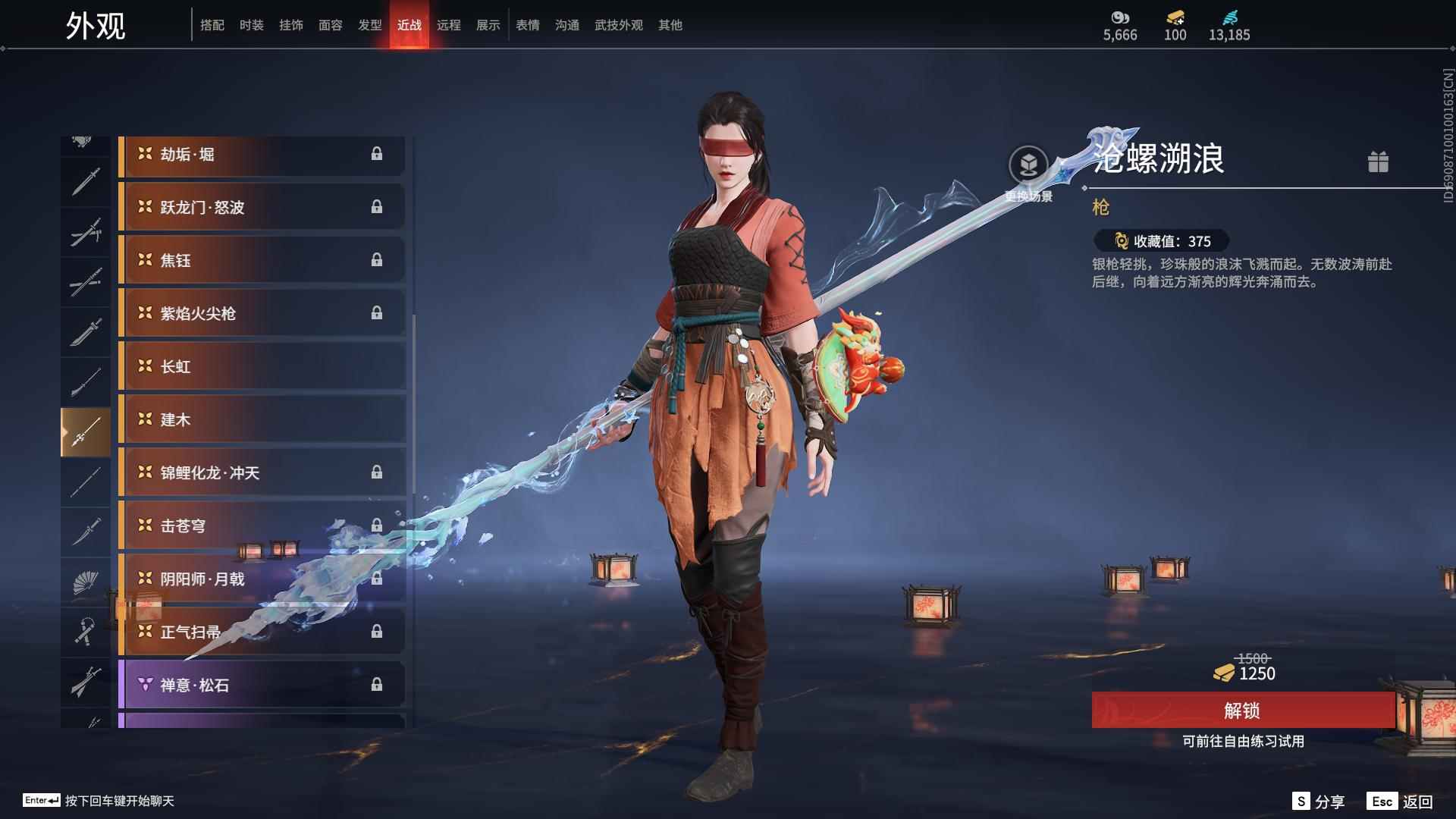Select the 长虹 spear skin from list
The width and height of the screenshot is (1456, 819).
(262, 367)
